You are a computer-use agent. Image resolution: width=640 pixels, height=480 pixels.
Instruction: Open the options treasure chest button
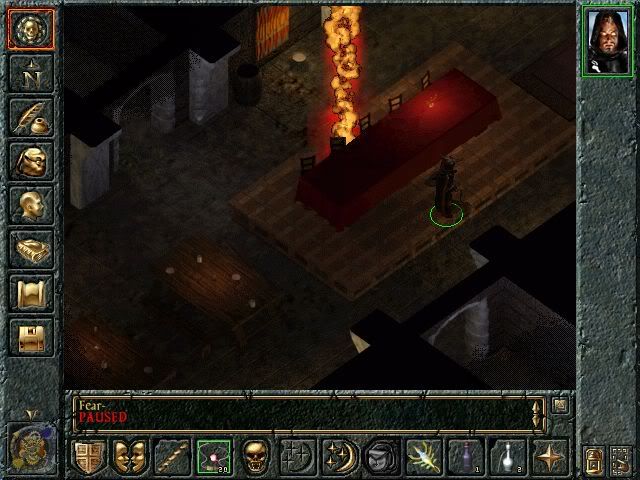click(x=30, y=337)
